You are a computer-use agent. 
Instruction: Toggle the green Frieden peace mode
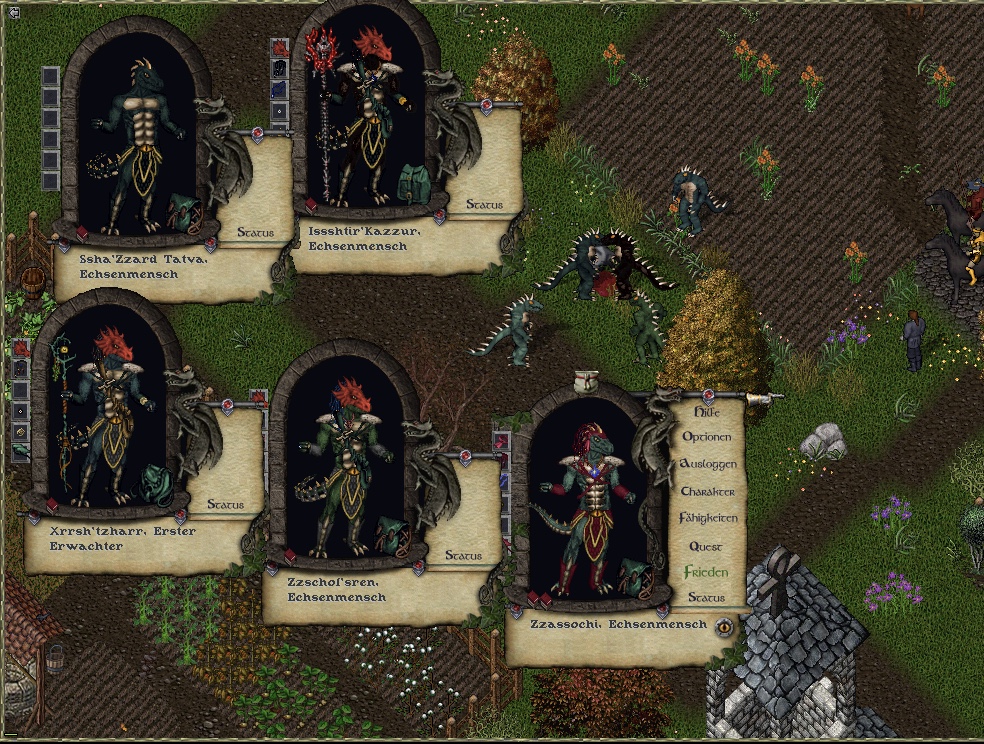(x=706, y=573)
